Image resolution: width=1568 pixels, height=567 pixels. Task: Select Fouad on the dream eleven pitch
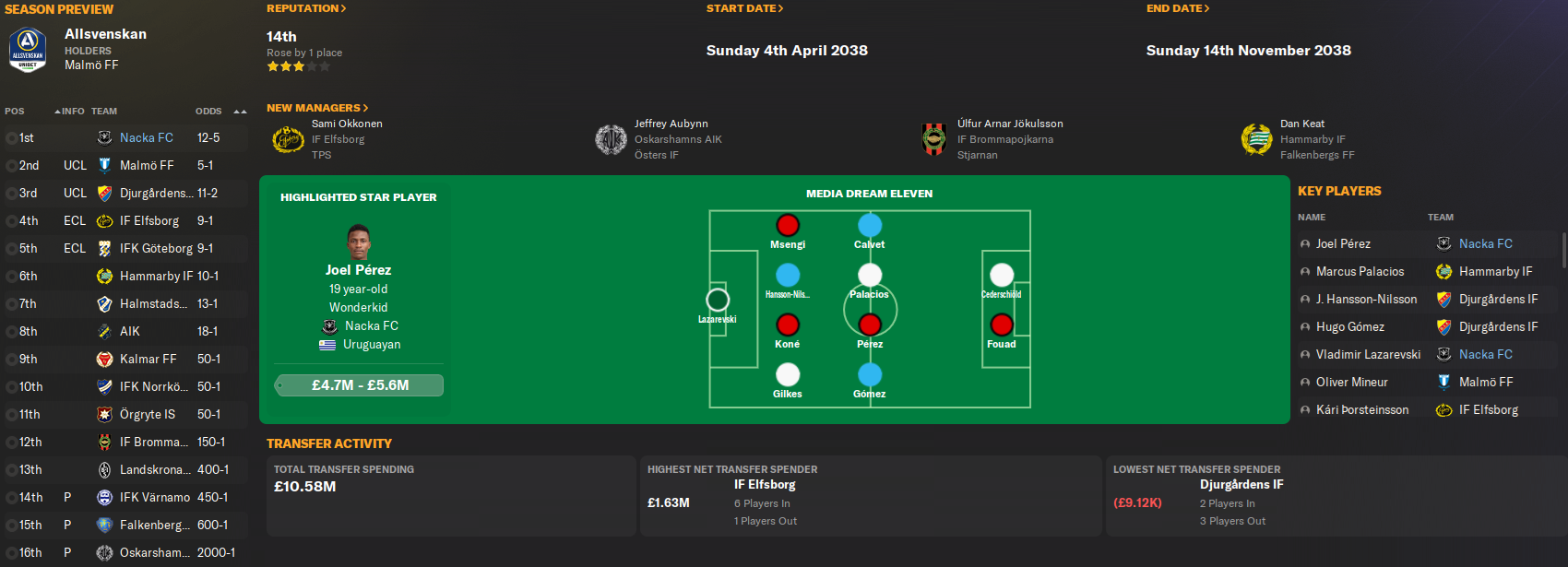[1002, 325]
